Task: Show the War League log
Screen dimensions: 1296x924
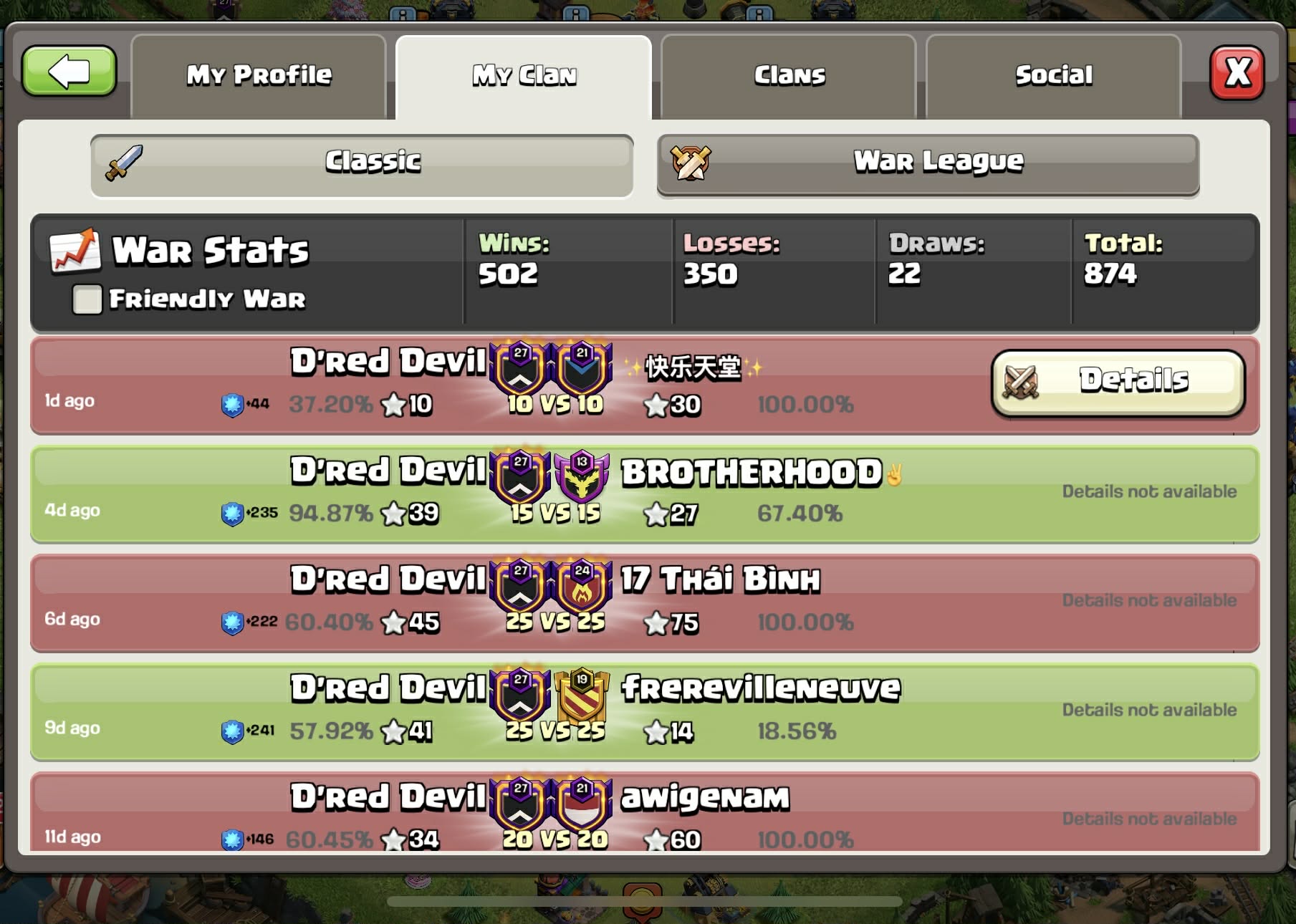Action: pos(928,164)
